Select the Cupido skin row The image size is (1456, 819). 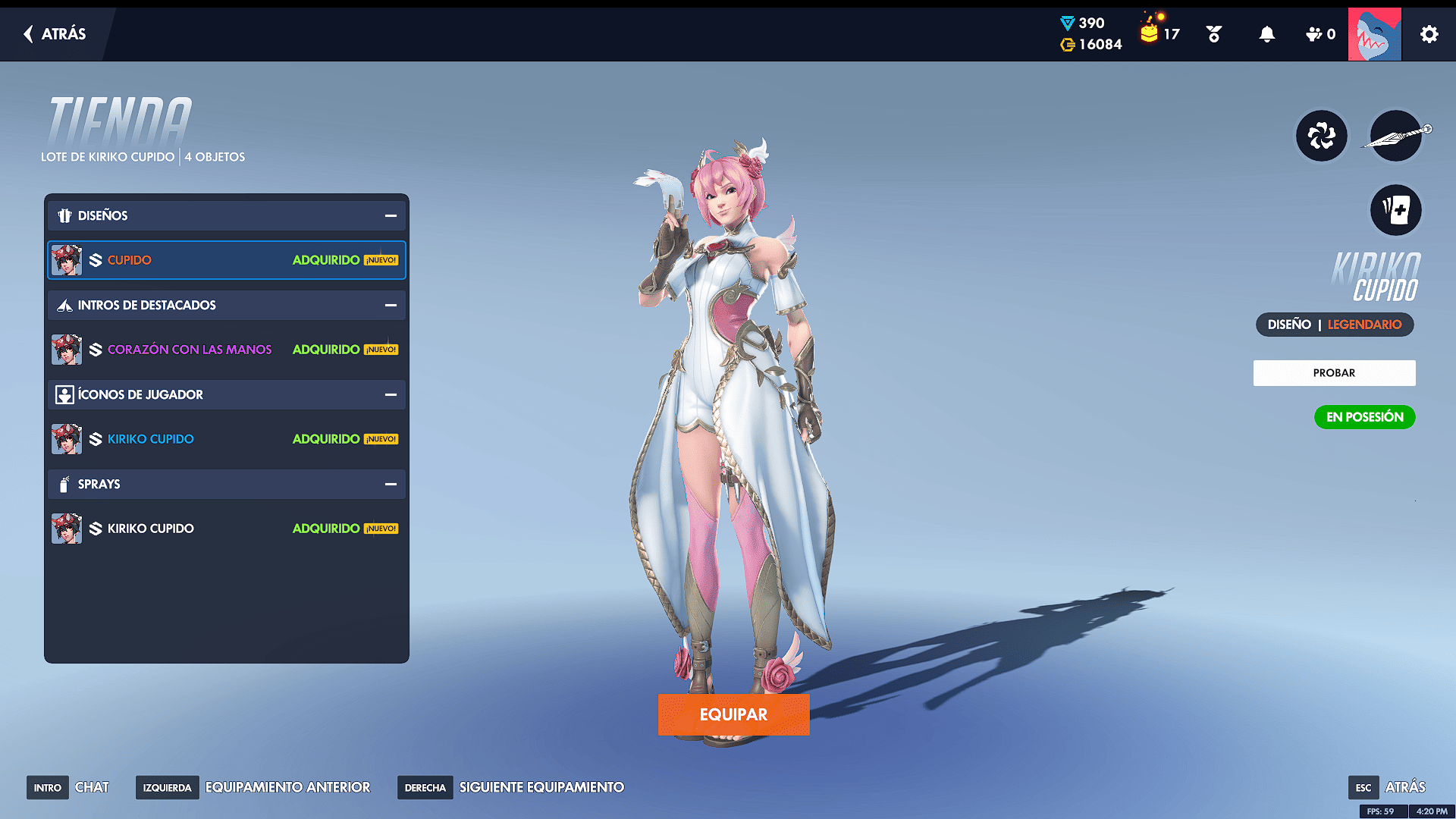(227, 260)
